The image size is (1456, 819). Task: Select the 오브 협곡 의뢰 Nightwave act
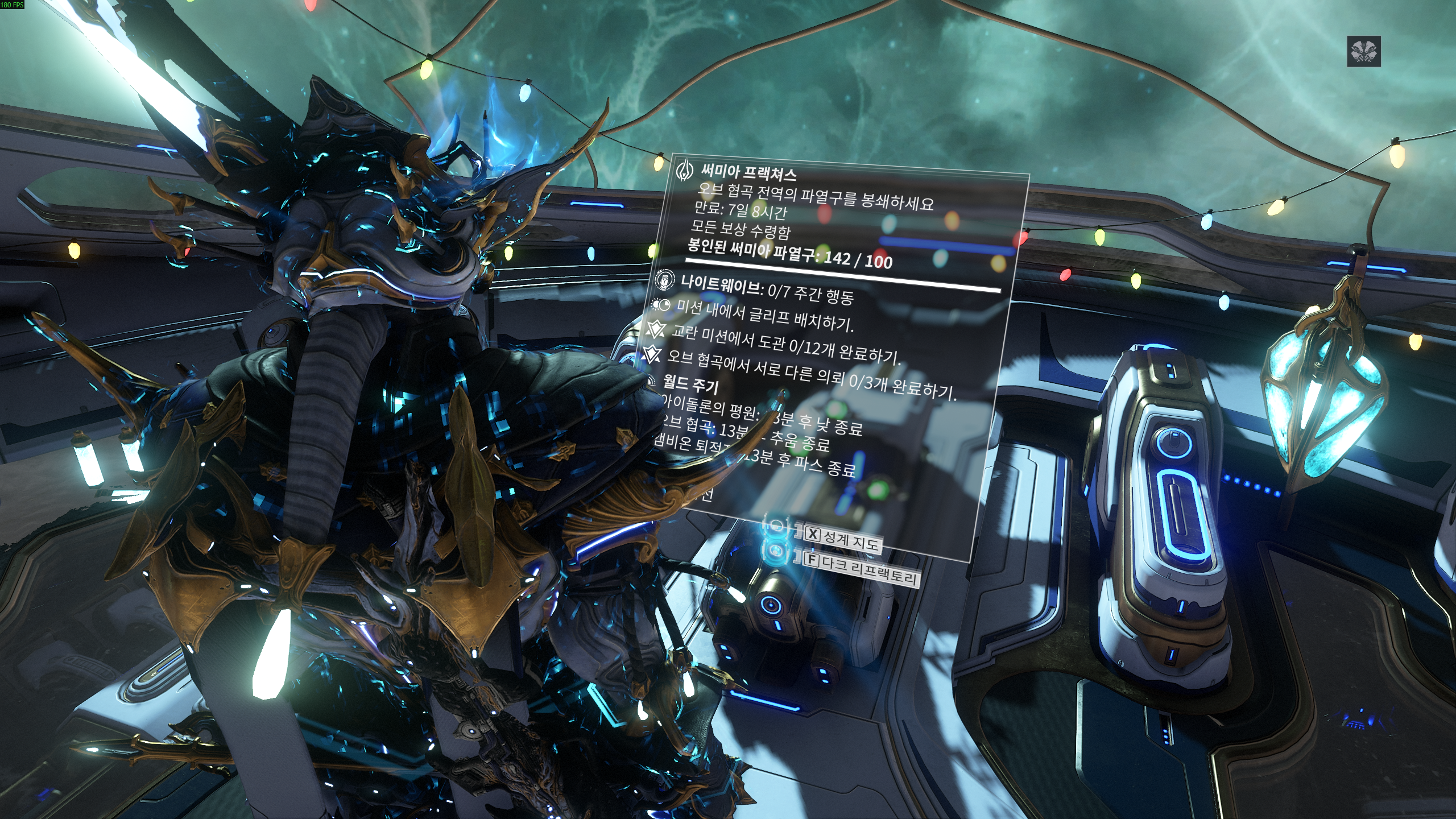click(x=810, y=377)
